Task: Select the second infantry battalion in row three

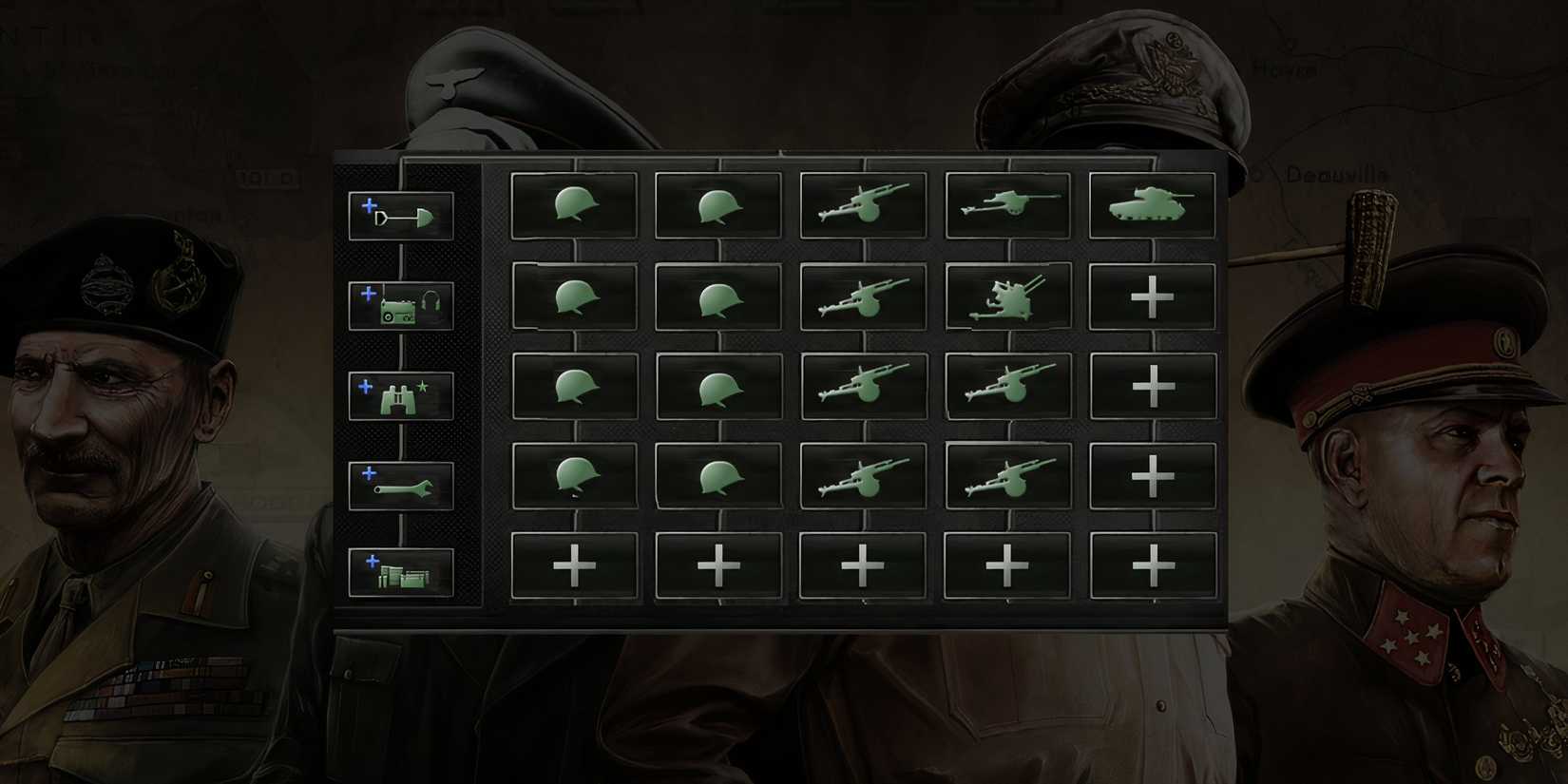Action: click(718, 385)
